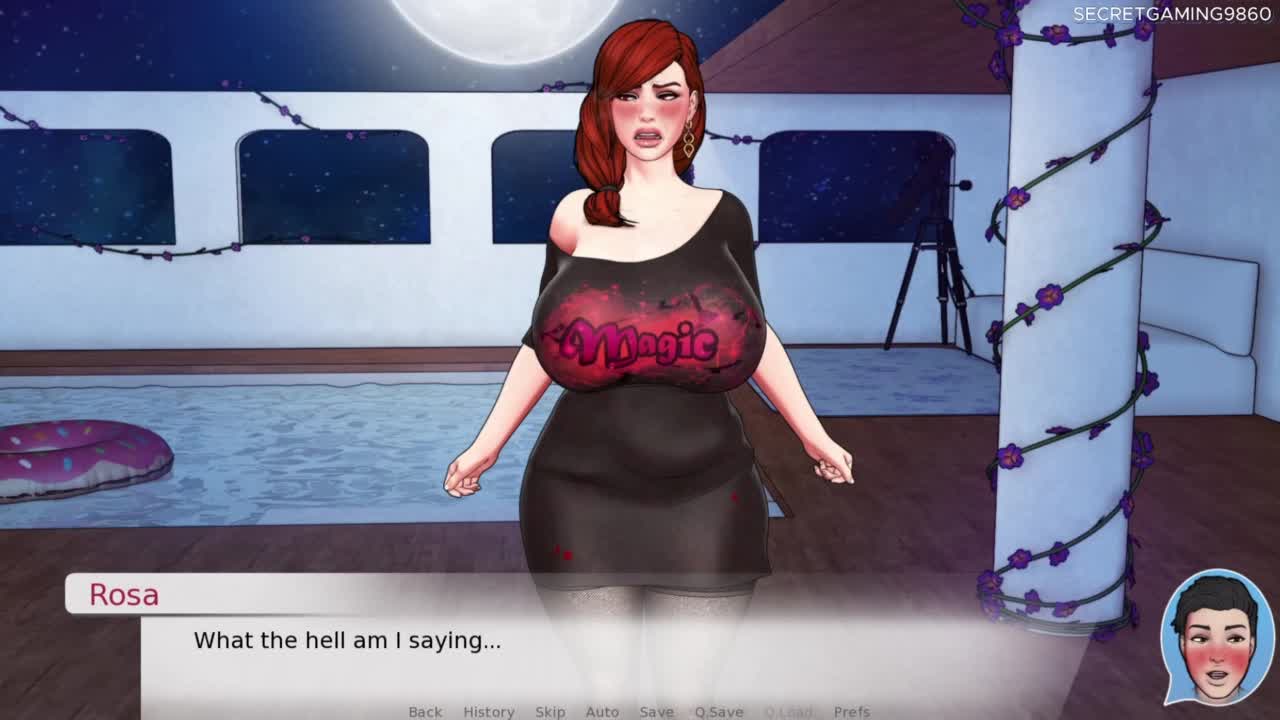Click the greyed-out Q.Load button
Image resolution: width=1280 pixels, height=720 pixels.
coord(788,711)
